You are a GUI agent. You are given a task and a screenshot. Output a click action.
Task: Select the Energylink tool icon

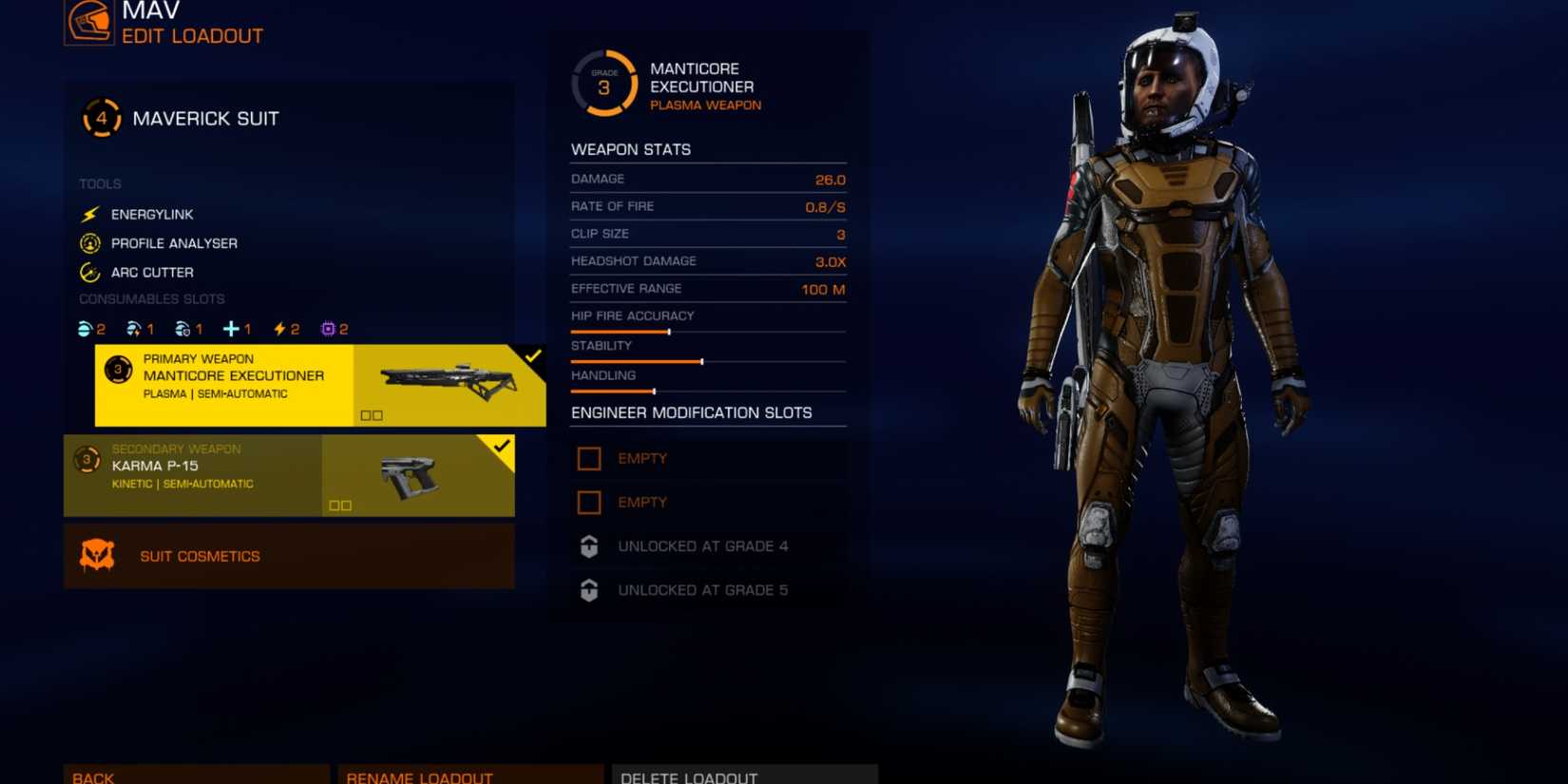[90, 214]
